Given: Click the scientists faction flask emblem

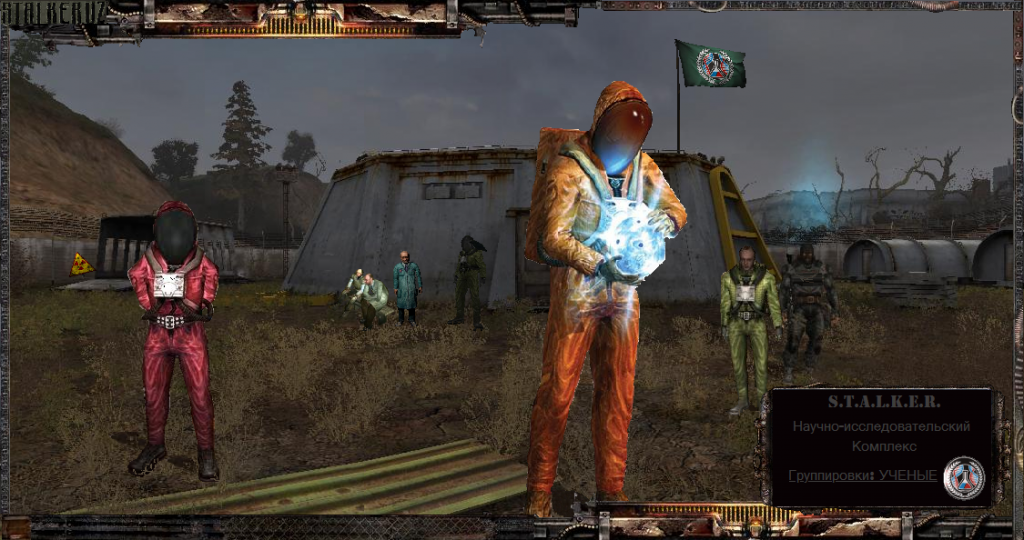Looking at the screenshot, I should click(x=964, y=478).
